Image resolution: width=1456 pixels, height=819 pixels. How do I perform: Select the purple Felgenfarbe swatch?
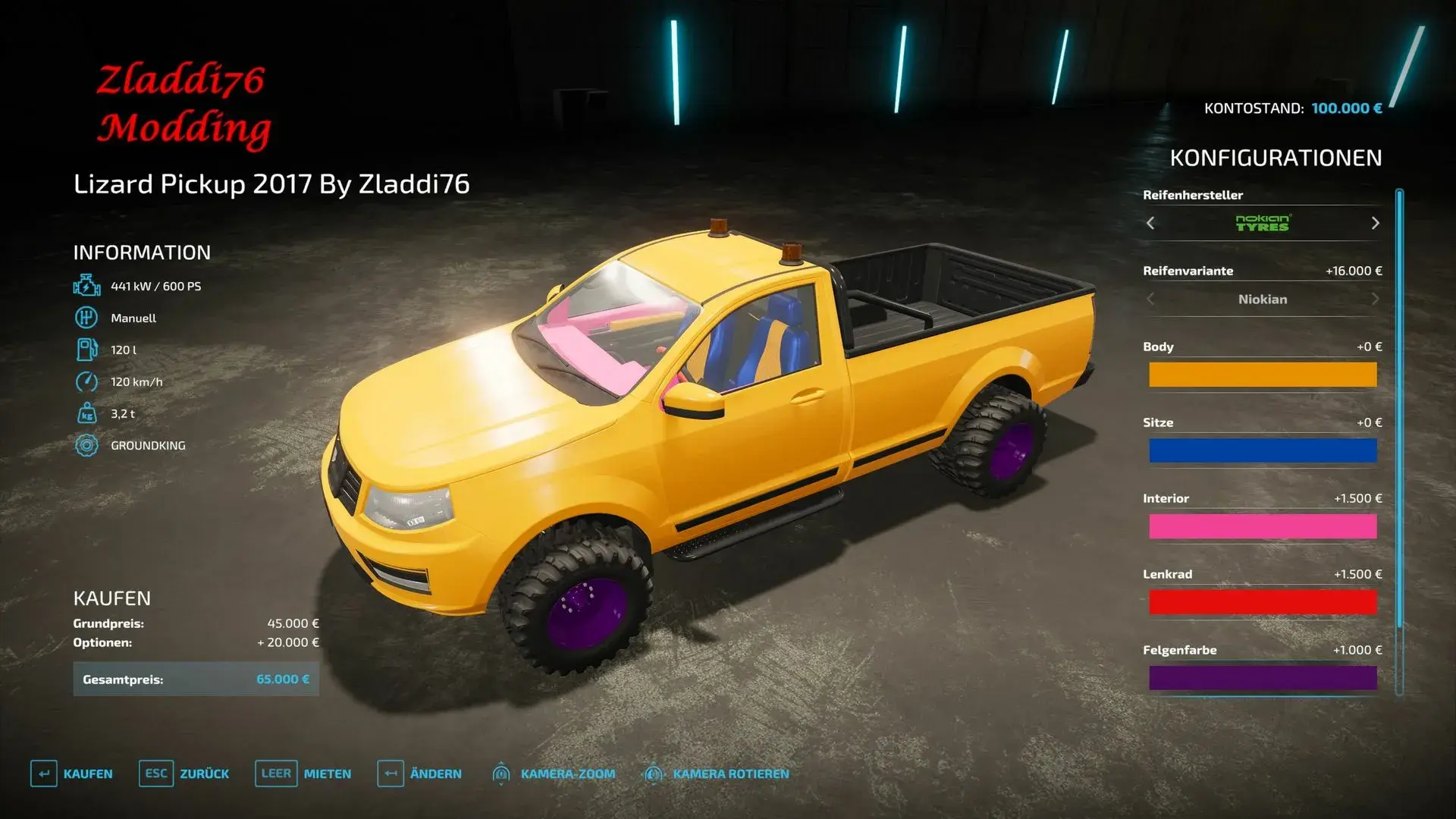tap(1263, 677)
